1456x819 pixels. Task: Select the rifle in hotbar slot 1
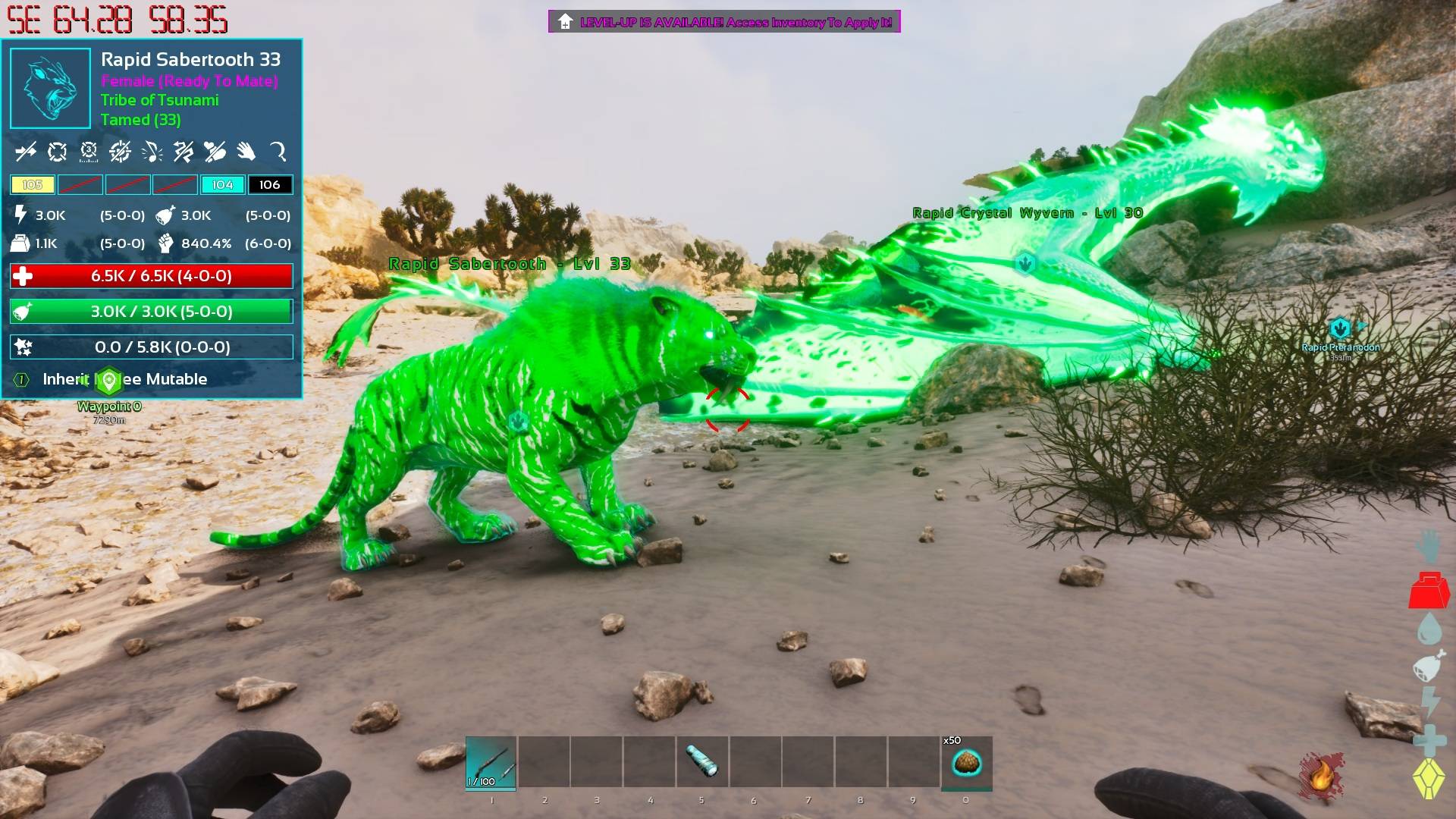coord(491,762)
